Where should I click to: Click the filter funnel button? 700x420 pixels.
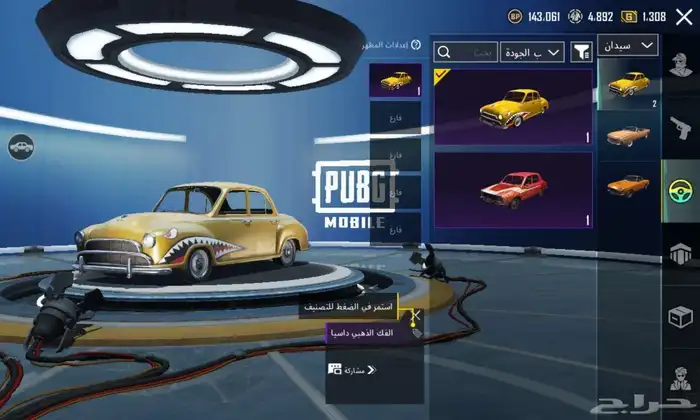[x=581, y=52]
